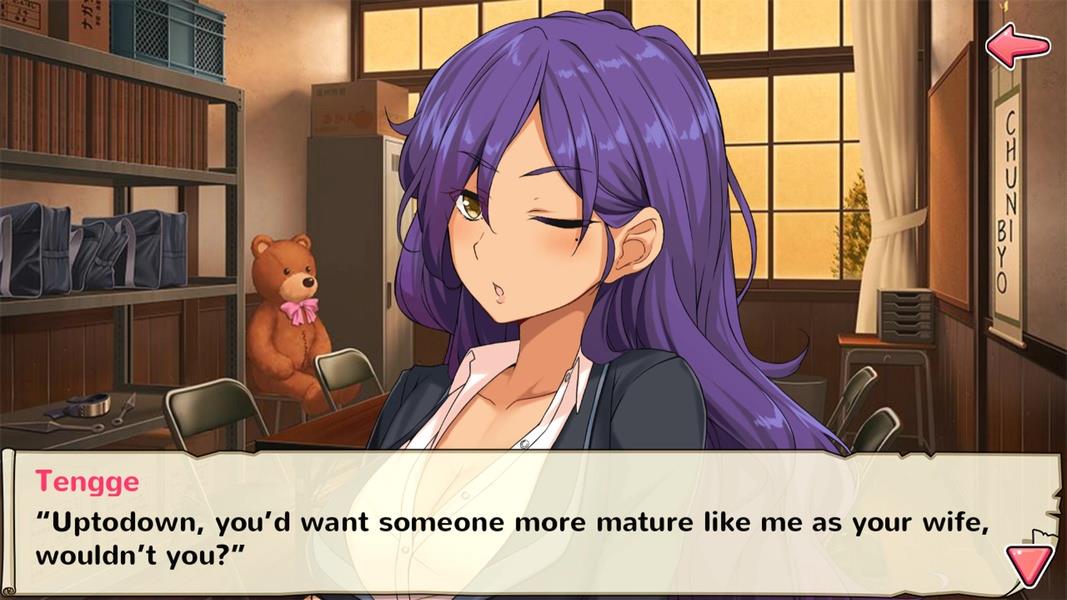Click the pink back arrow button
Screen dimensions: 1067x600
tap(1017, 45)
